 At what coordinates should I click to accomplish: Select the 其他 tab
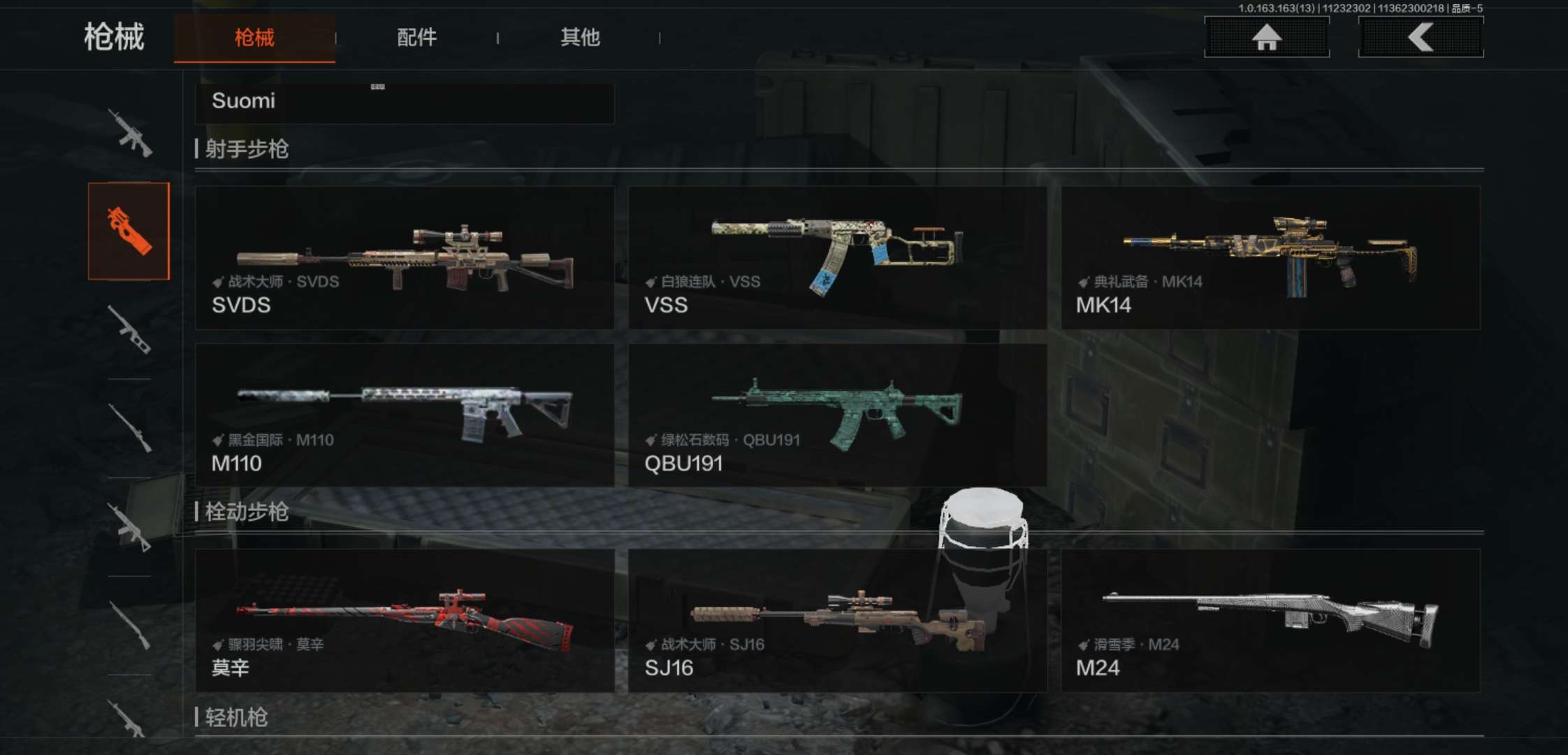click(x=580, y=38)
